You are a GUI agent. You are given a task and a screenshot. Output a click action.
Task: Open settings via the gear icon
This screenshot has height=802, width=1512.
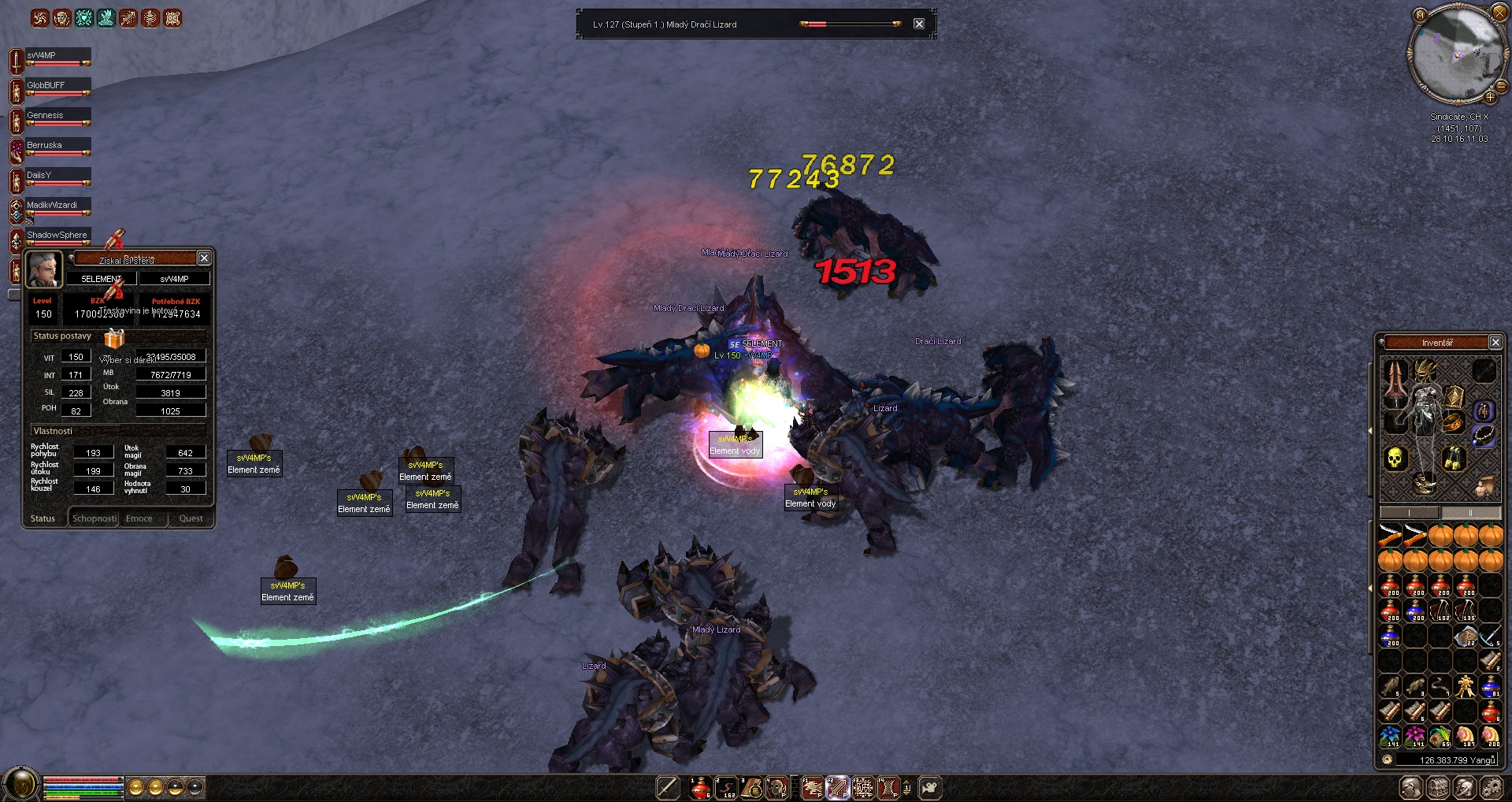(1491, 788)
